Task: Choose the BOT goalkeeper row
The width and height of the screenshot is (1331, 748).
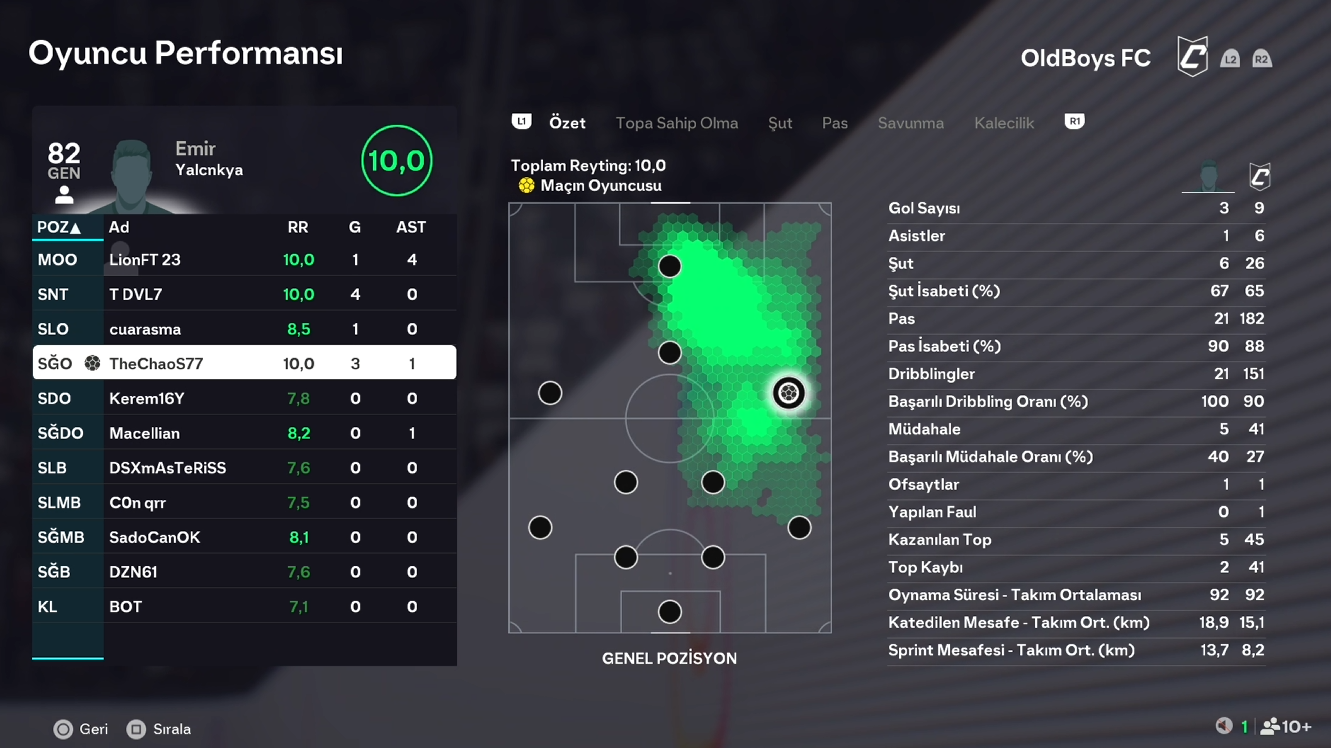Action: click(x=244, y=607)
